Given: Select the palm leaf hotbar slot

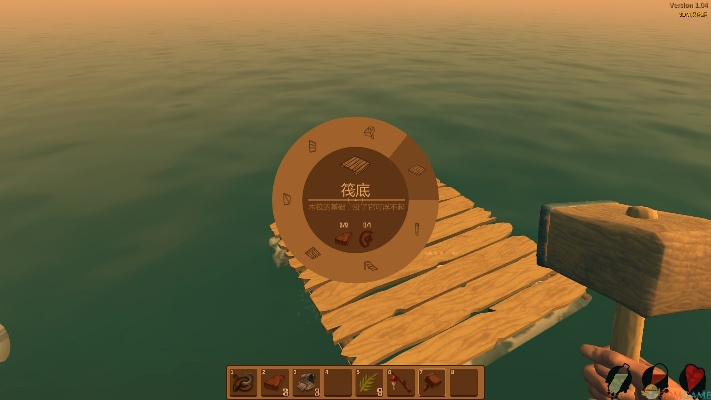Looking at the screenshot, I should pyautogui.click(x=369, y=382).
